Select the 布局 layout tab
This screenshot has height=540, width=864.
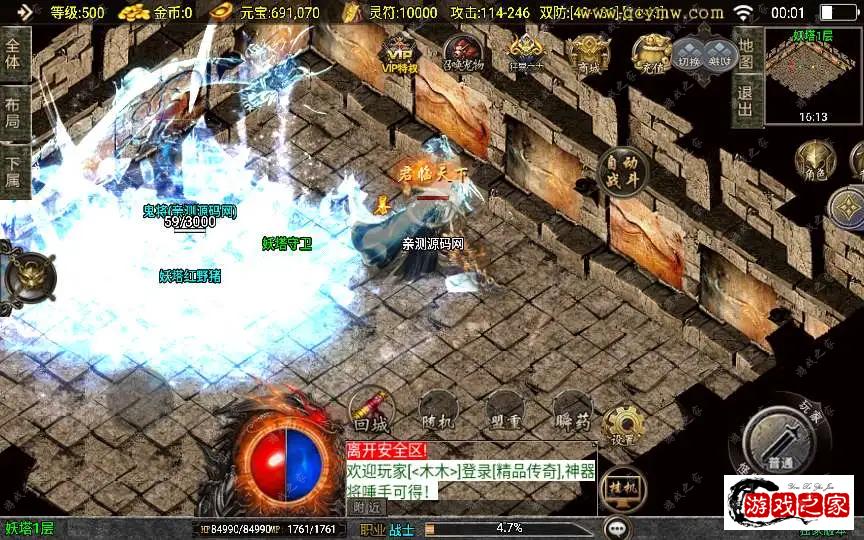tap(14, 113)
